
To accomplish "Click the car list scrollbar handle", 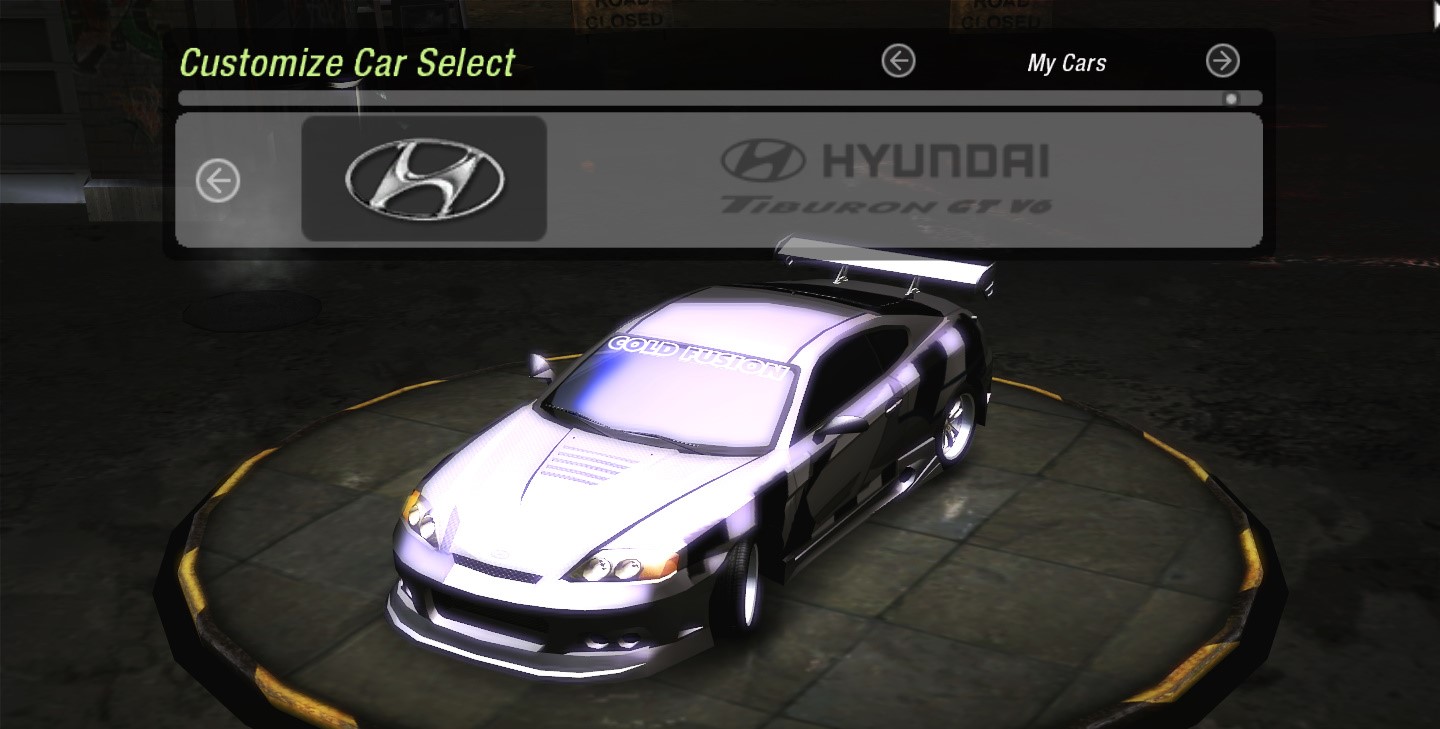I will (x=1231, y=99).
